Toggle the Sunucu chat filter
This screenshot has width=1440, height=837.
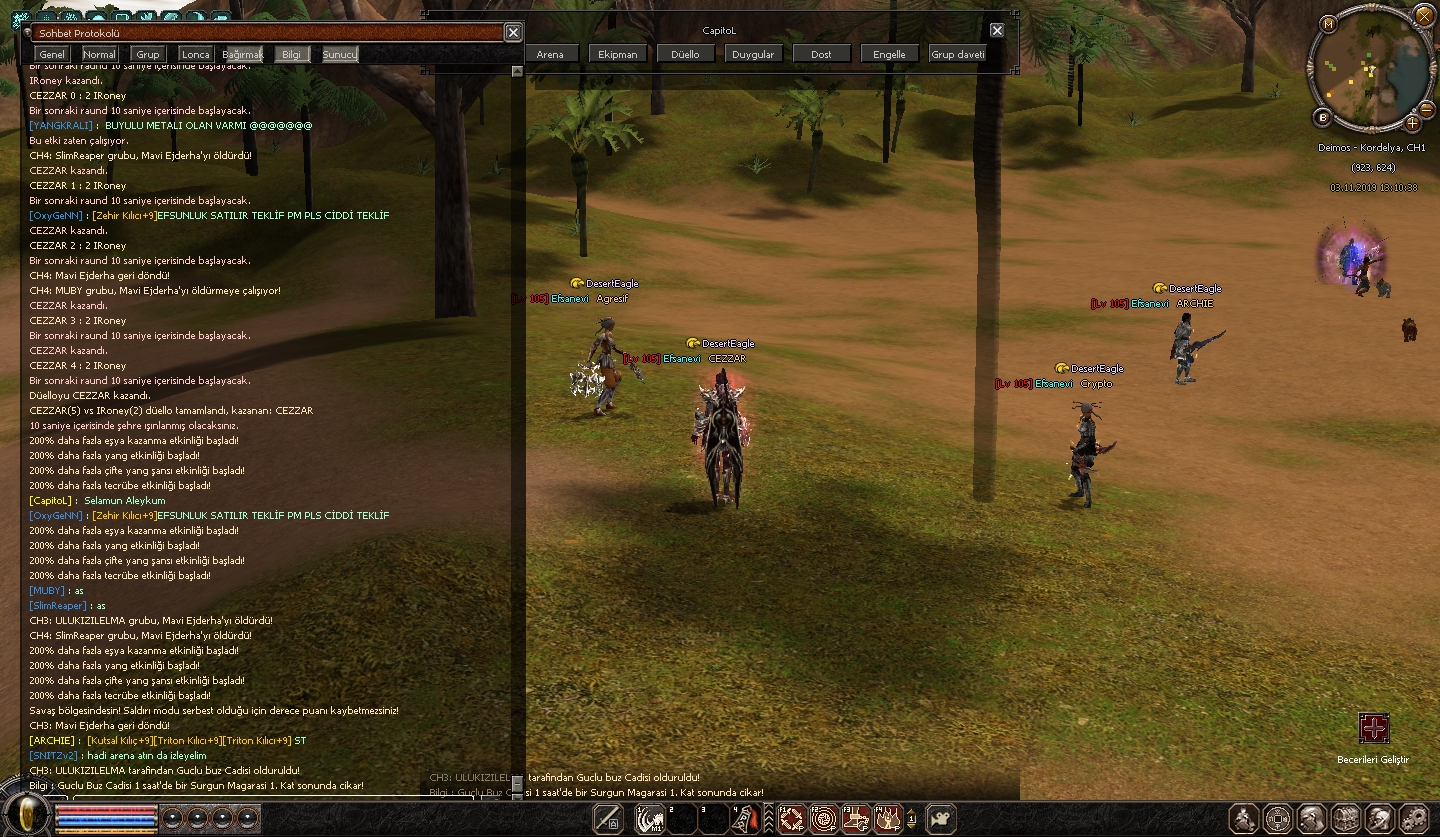340,54
